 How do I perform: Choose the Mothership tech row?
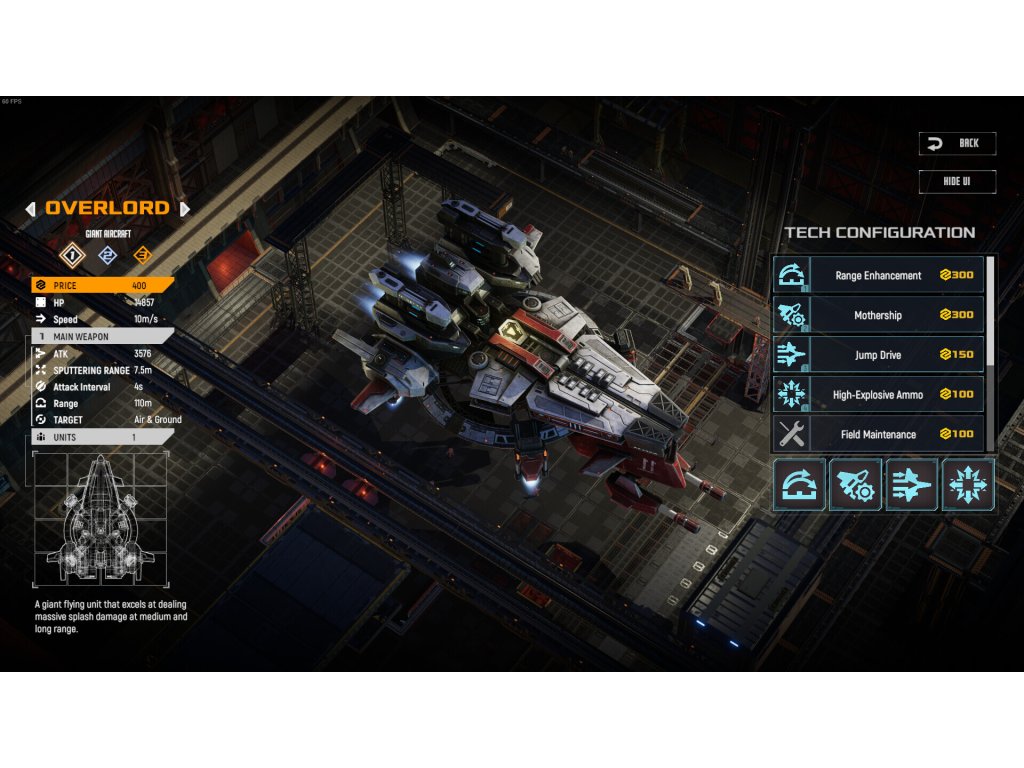point(878,315)
